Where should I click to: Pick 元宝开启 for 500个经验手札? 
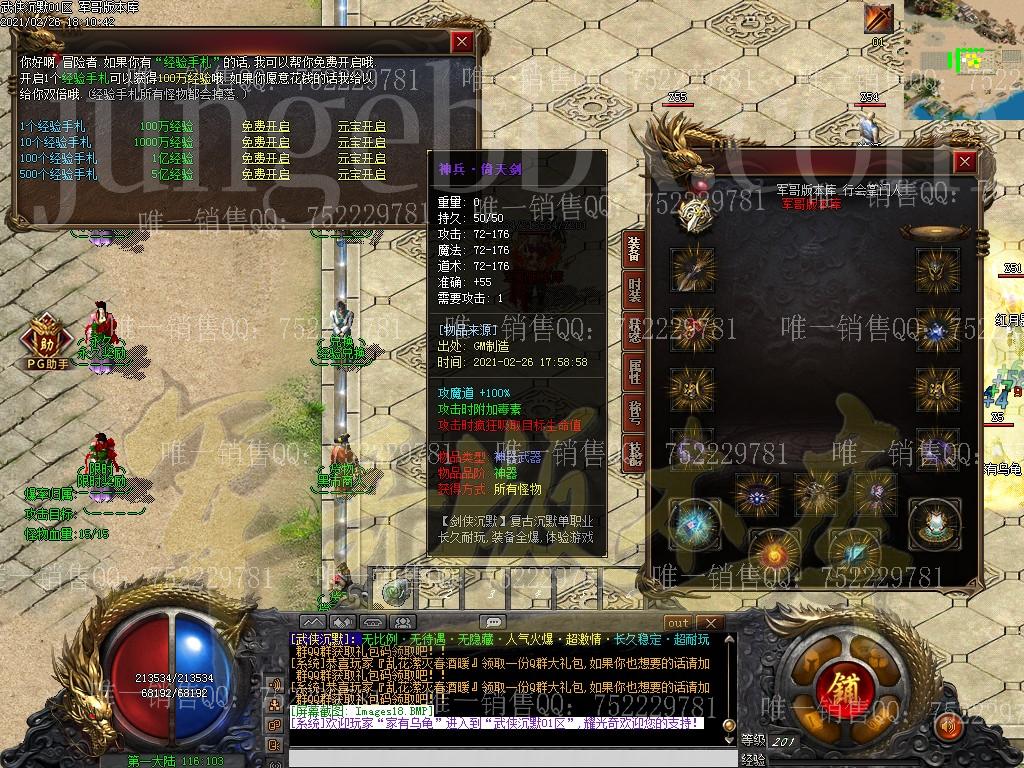click(x=361, y=174)
